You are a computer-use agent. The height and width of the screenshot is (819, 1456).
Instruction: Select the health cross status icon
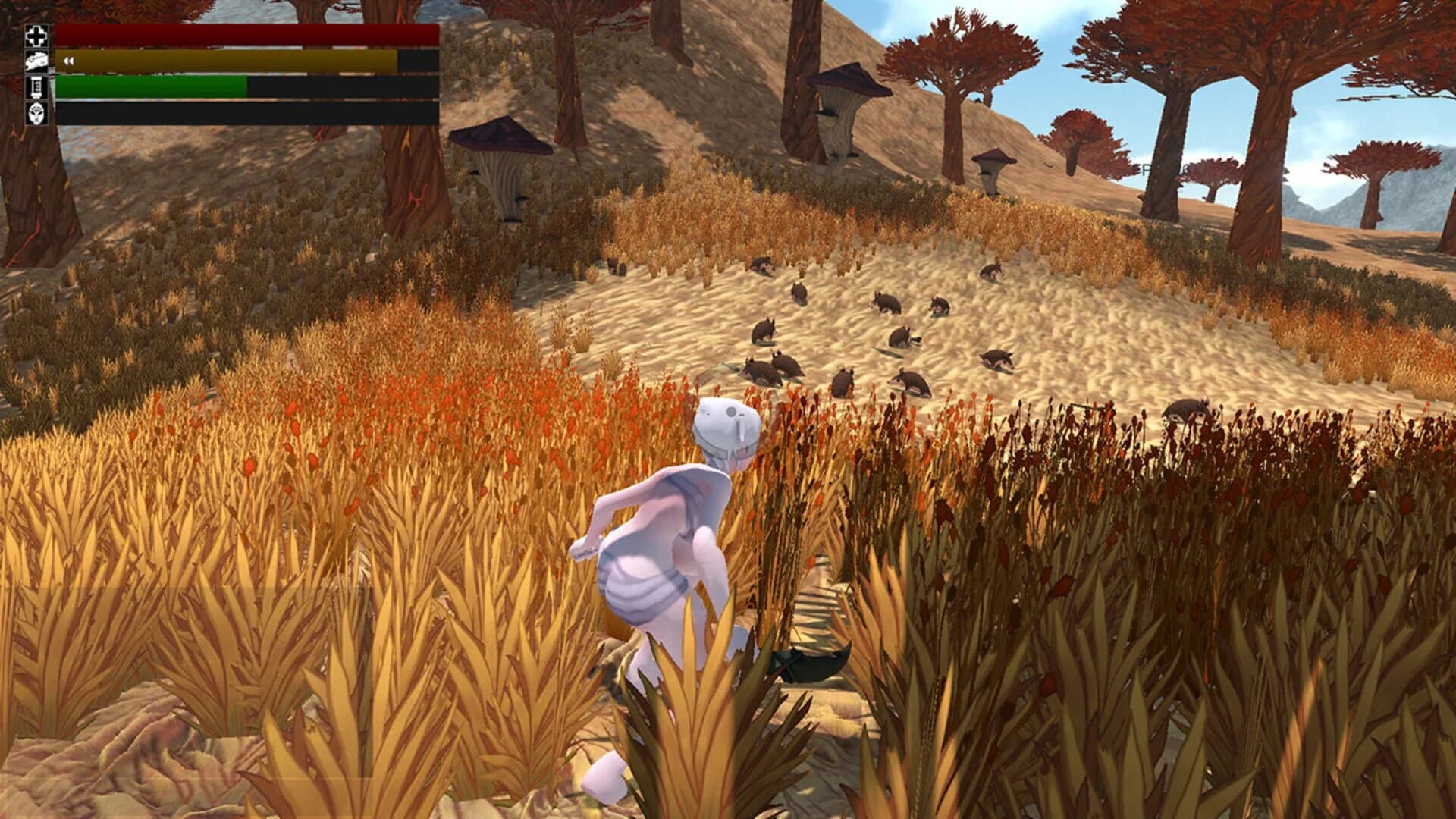[x=36, y=34]
